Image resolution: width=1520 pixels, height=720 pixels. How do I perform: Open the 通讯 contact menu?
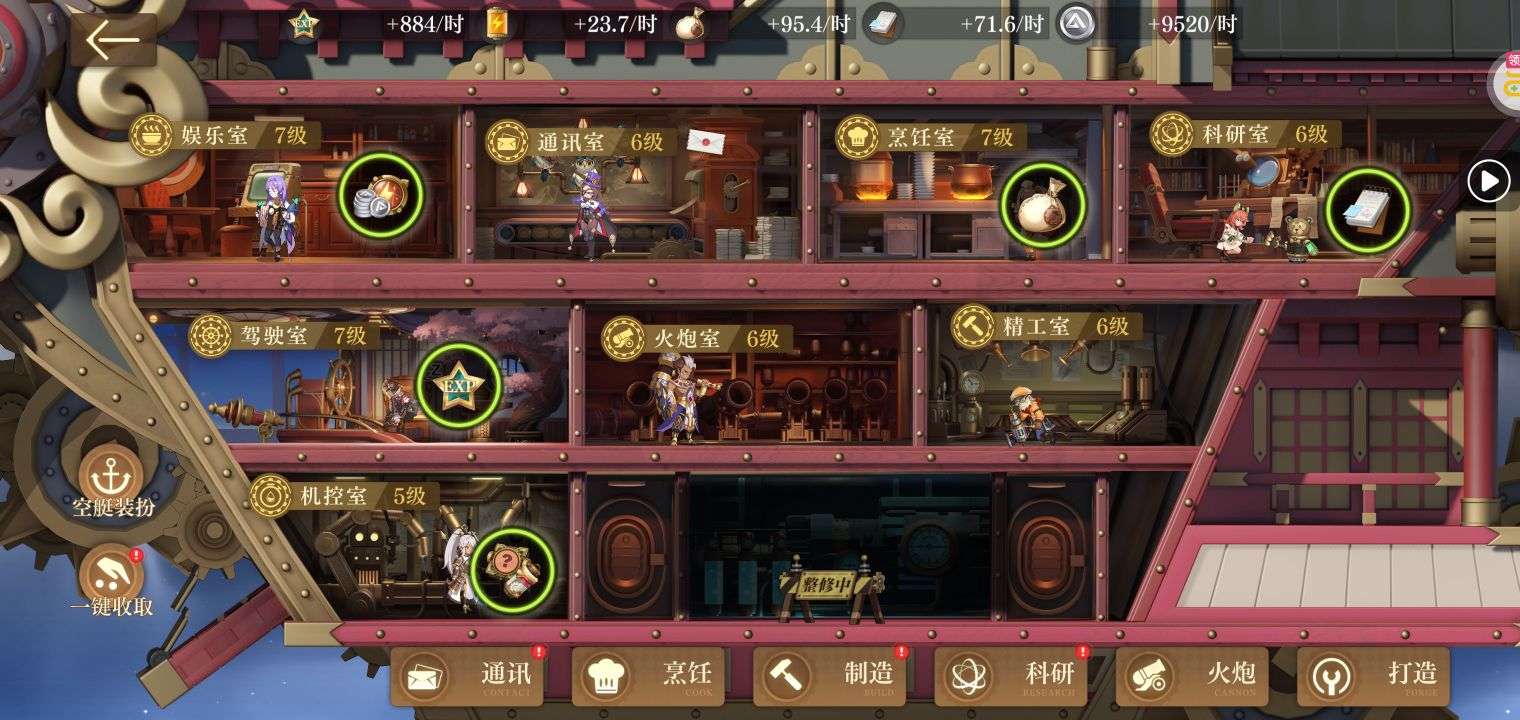coord(467,676)
